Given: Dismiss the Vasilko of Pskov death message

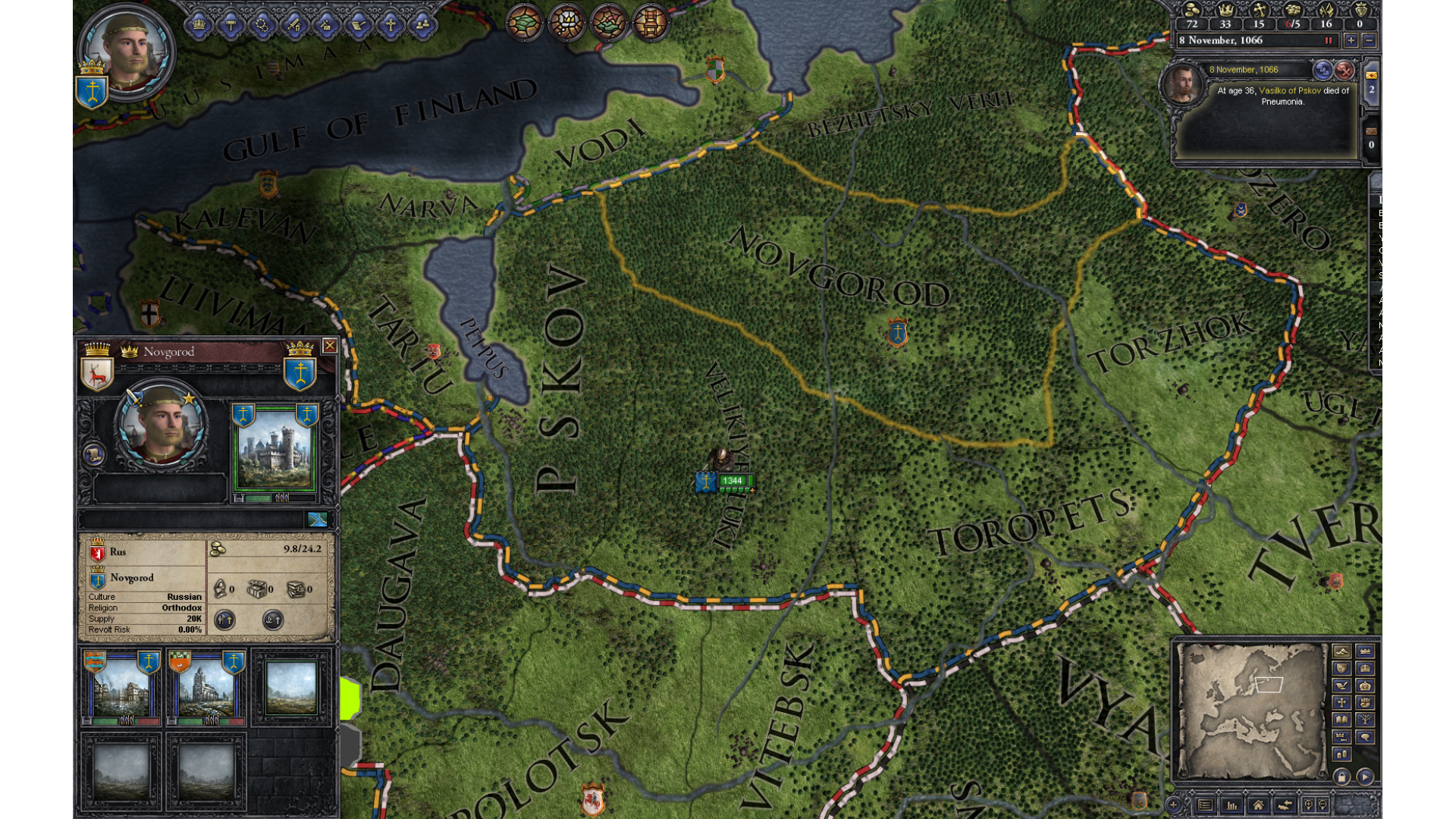Looking at the screenshot, I should point(1344,71).
